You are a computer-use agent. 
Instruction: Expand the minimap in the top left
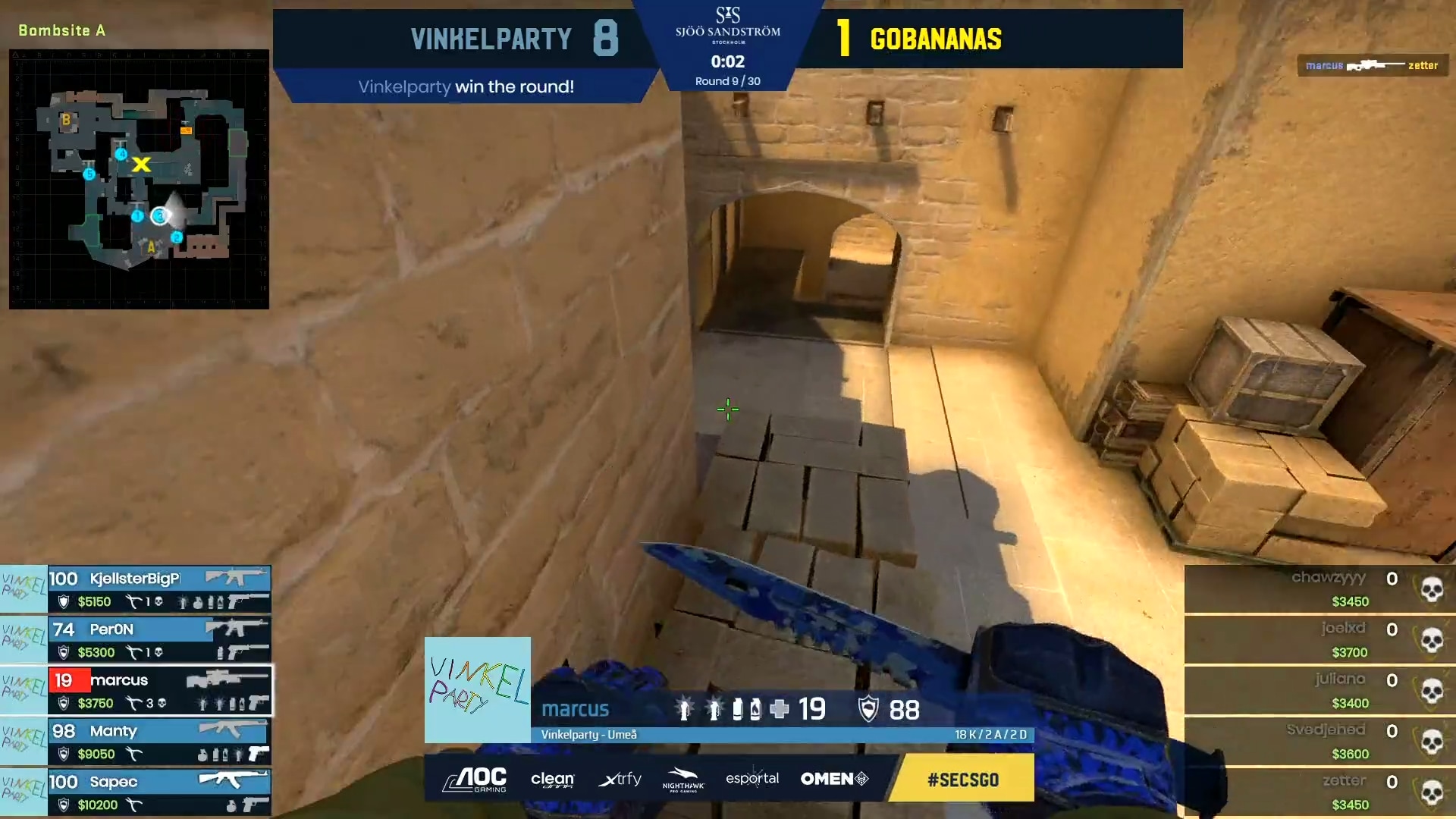coord(139,179)
